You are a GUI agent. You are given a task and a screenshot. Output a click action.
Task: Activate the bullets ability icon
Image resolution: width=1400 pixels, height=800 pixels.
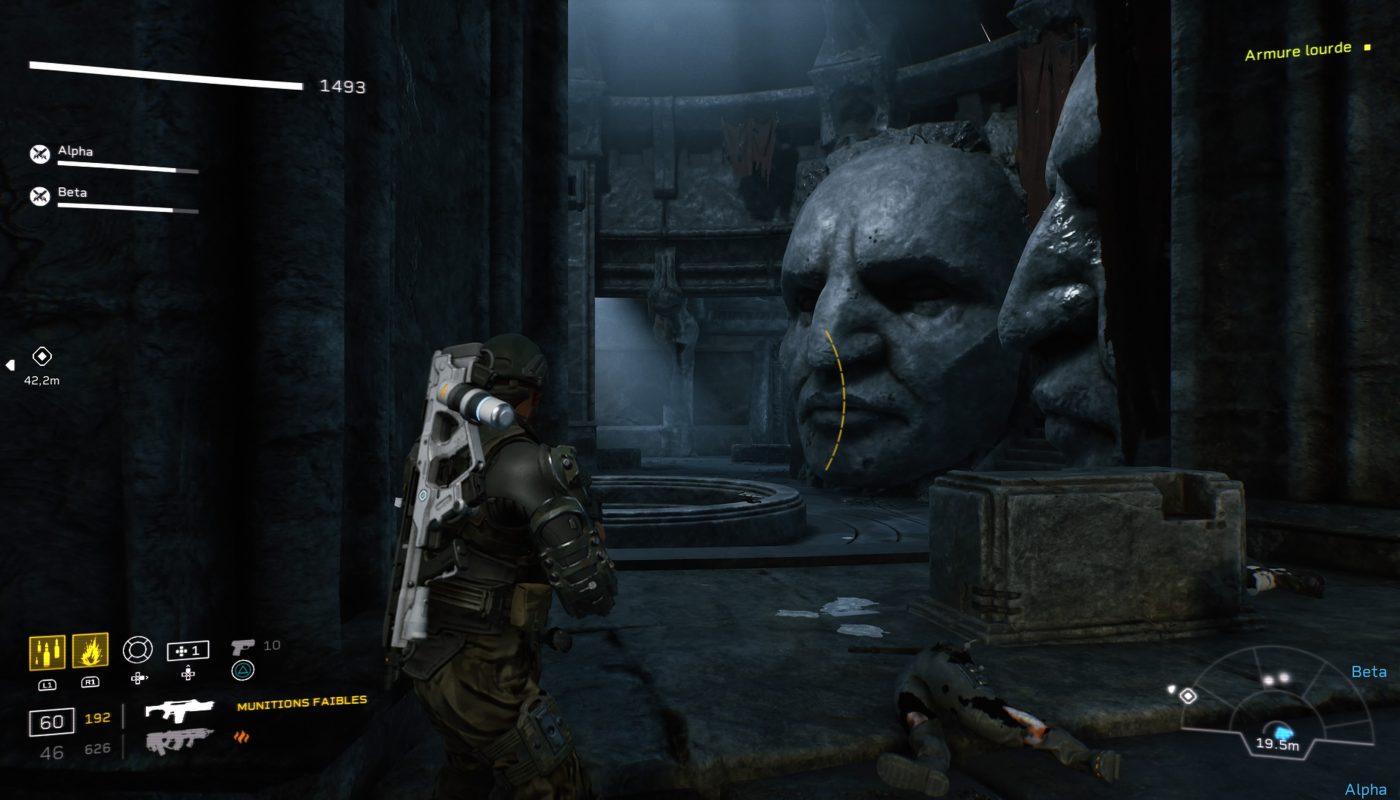(47, 652)
